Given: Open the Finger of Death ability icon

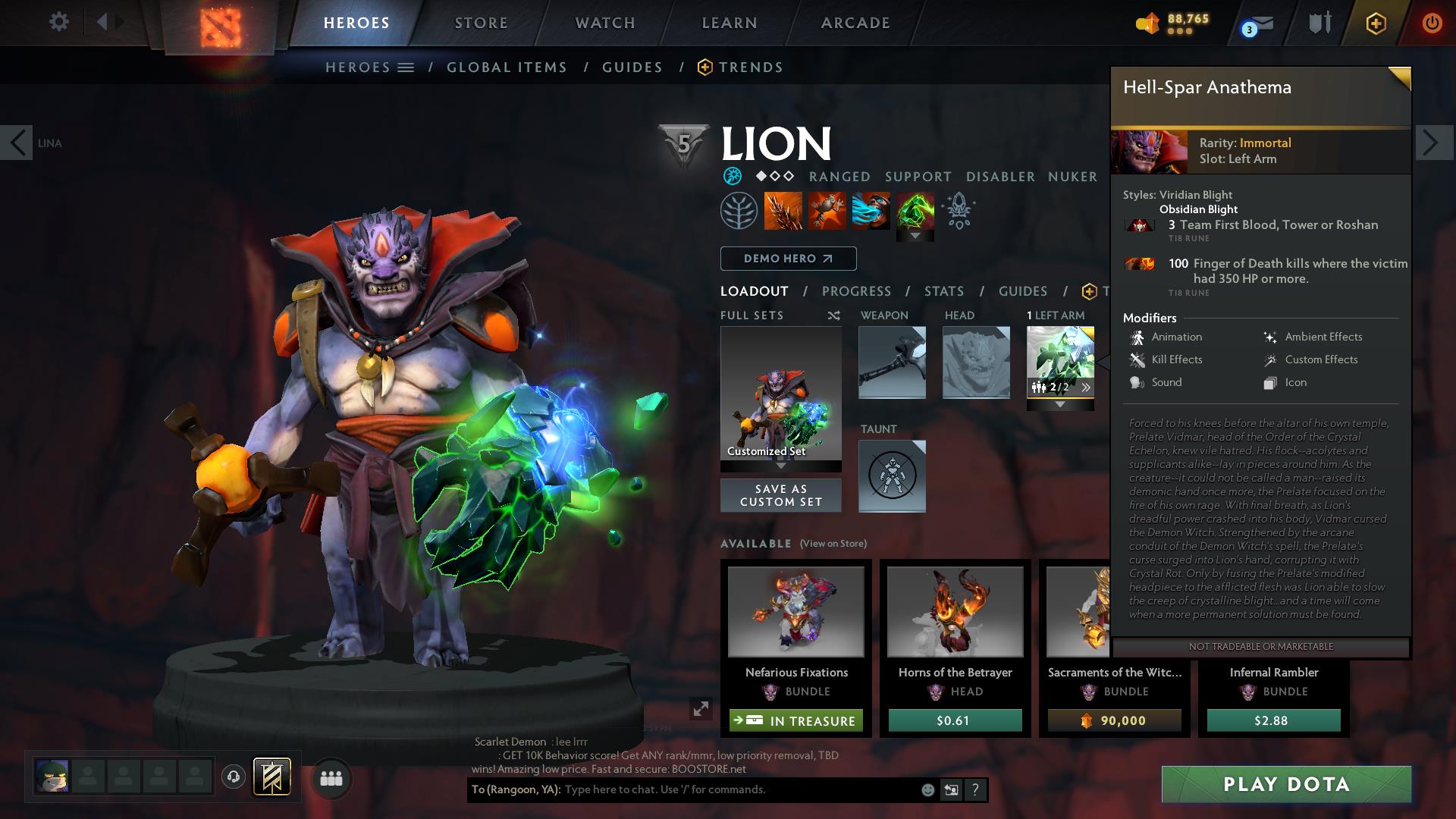Looking at the screenshot, I should coord(915,211).
